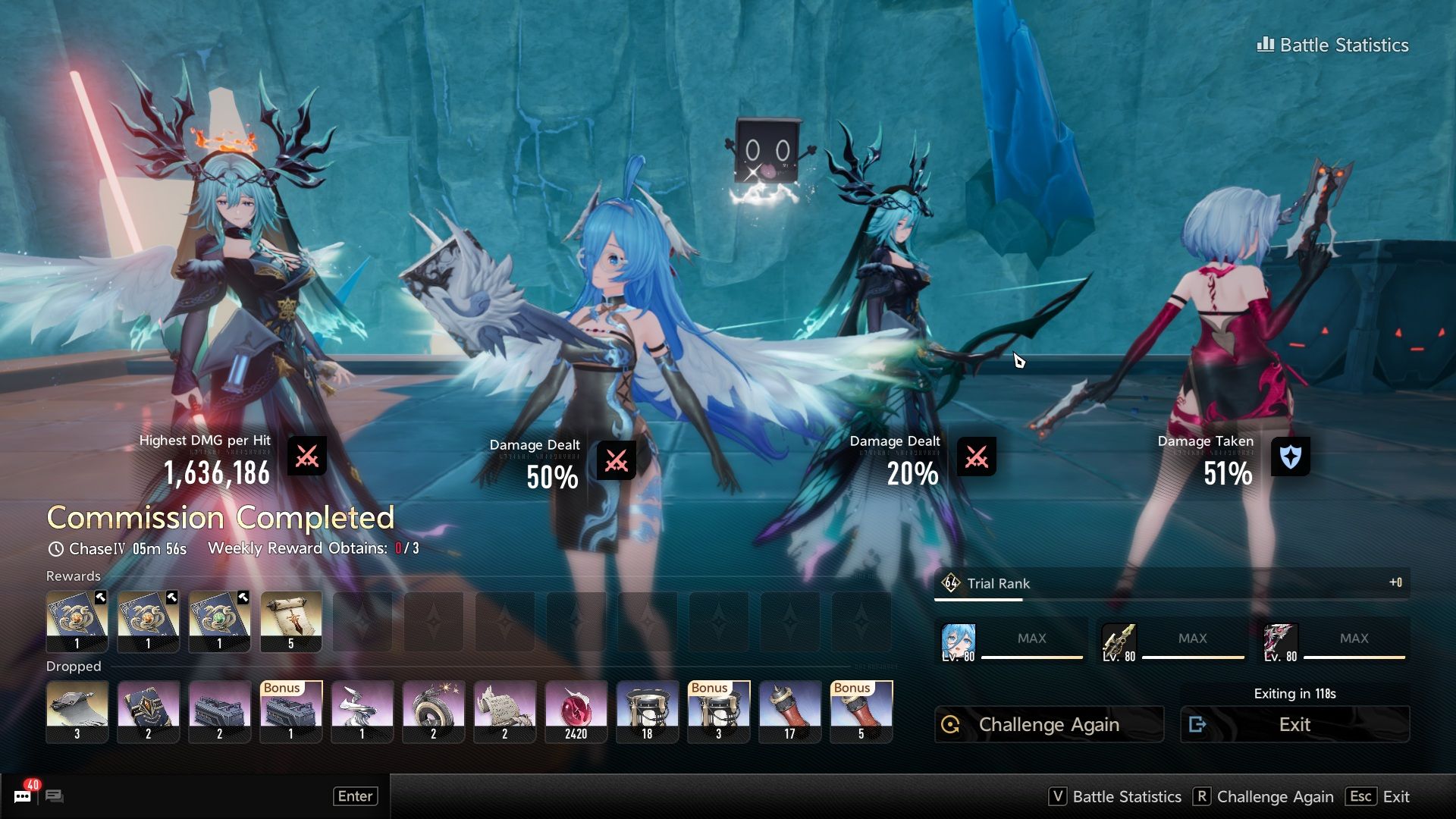
Task: Click the golden weapon level thumbnail
Action: (x=1119, y=642)
